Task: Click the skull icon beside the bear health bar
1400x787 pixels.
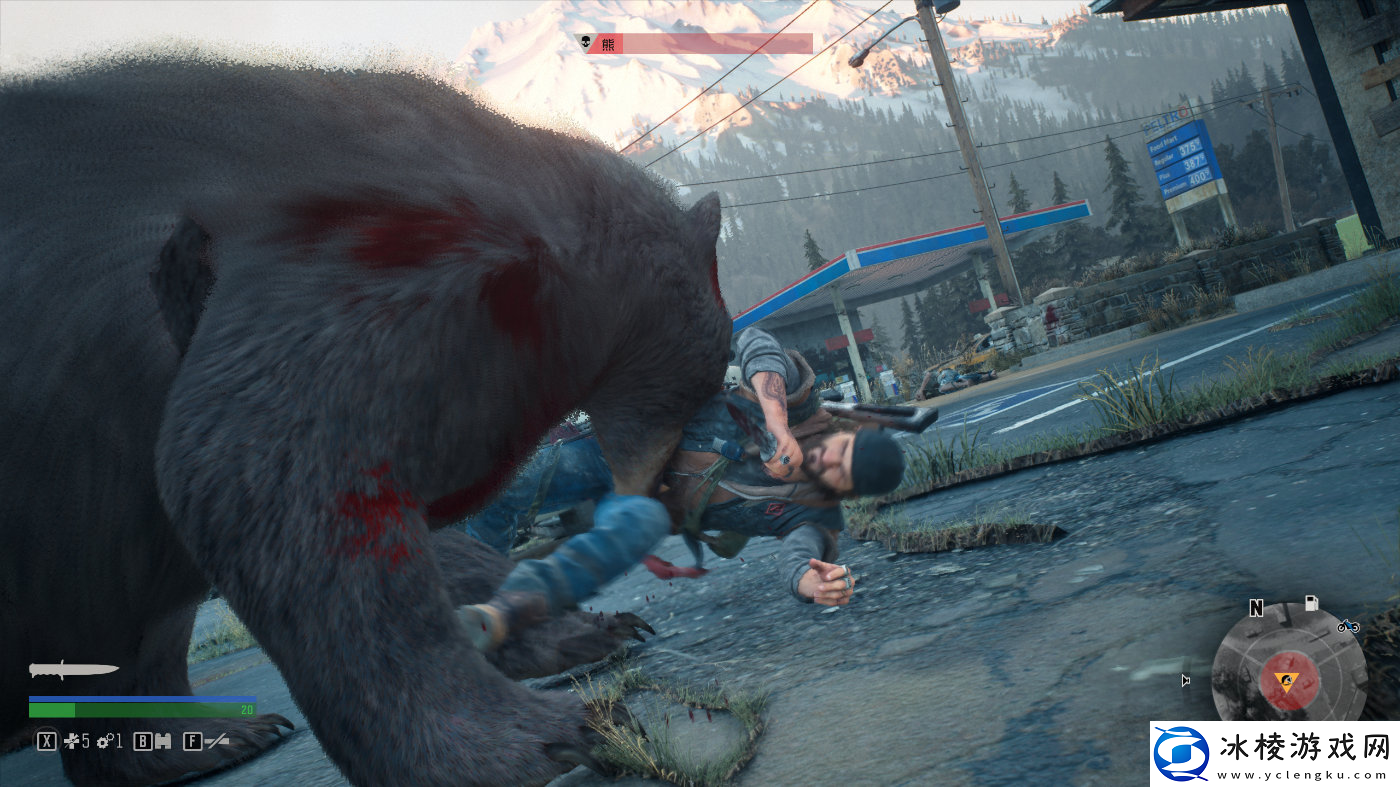Action: coord(583,42)
